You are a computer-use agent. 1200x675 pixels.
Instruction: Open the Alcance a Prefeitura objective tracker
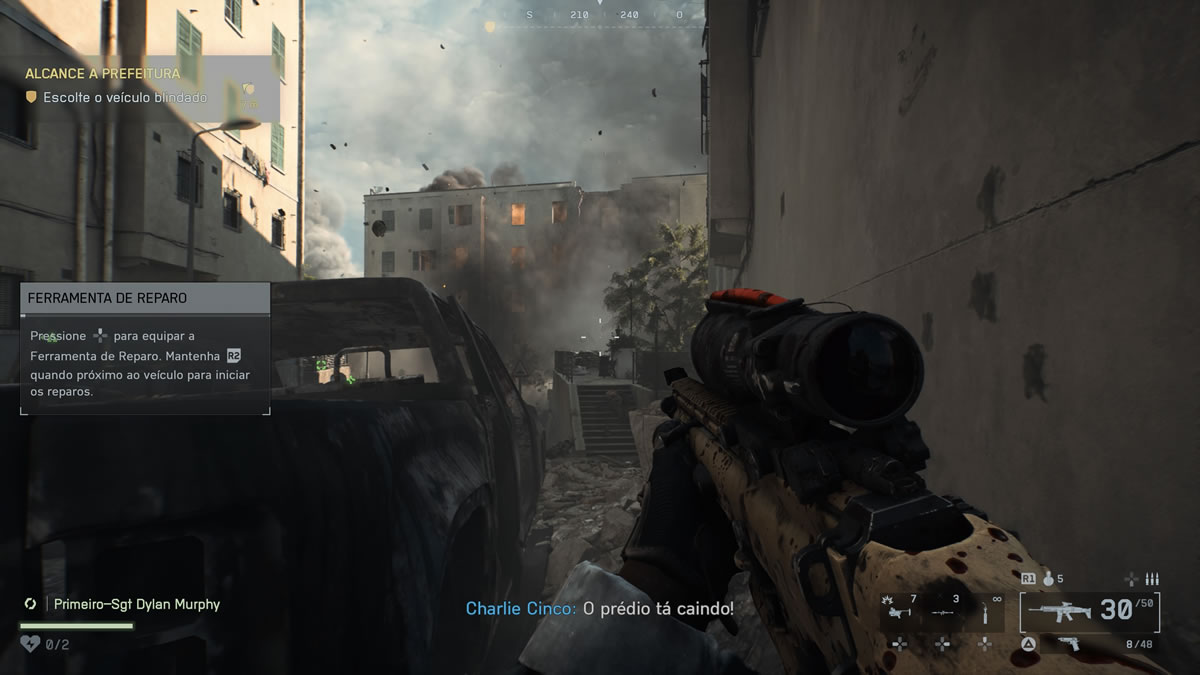coord(103,74)
